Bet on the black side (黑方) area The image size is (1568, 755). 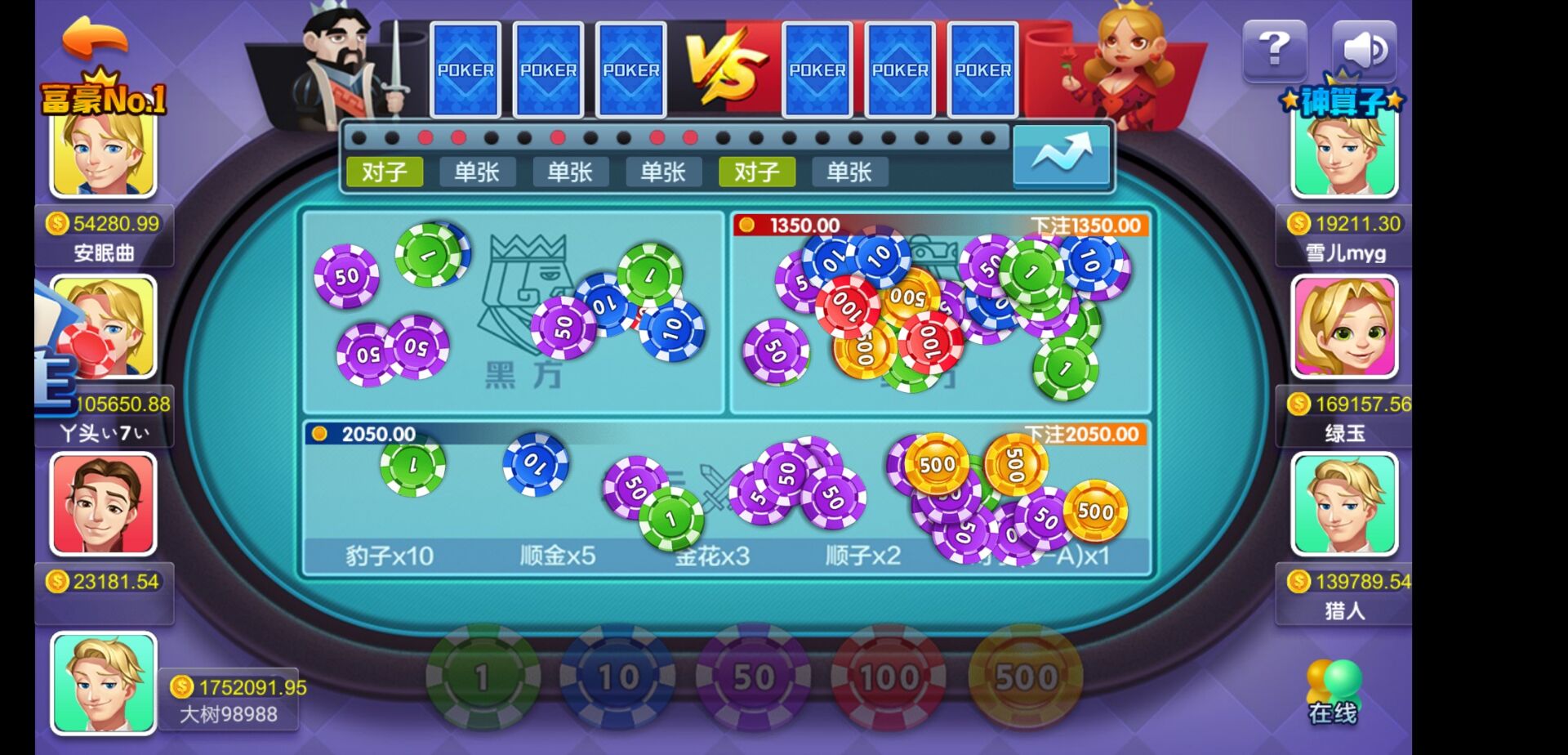[x=513, y=310]
